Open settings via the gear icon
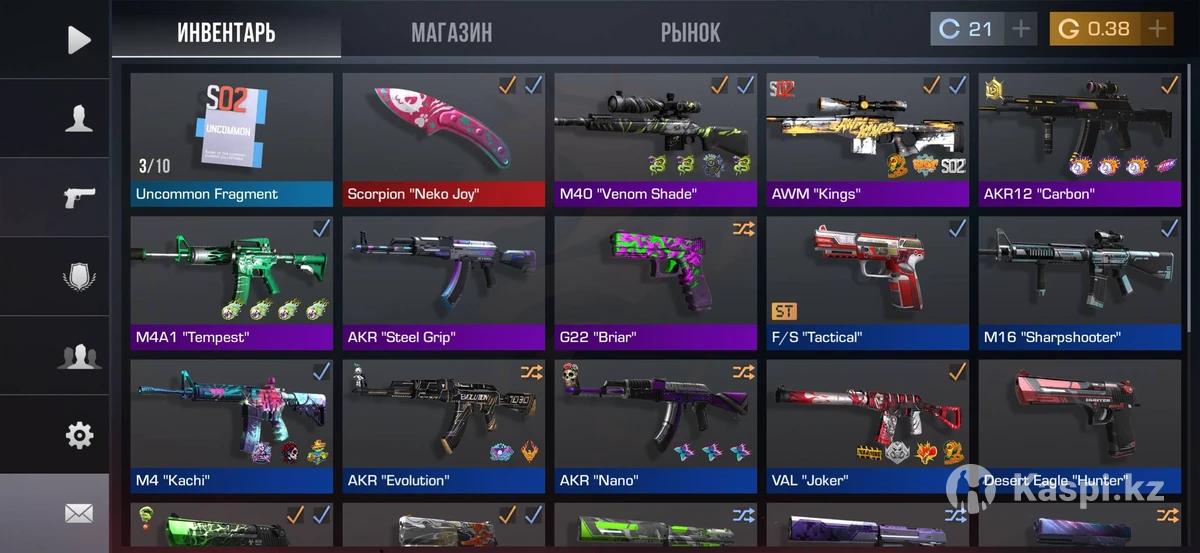Image resolution: width=1200 pixels, height=553 pixels. click(78, 435)
